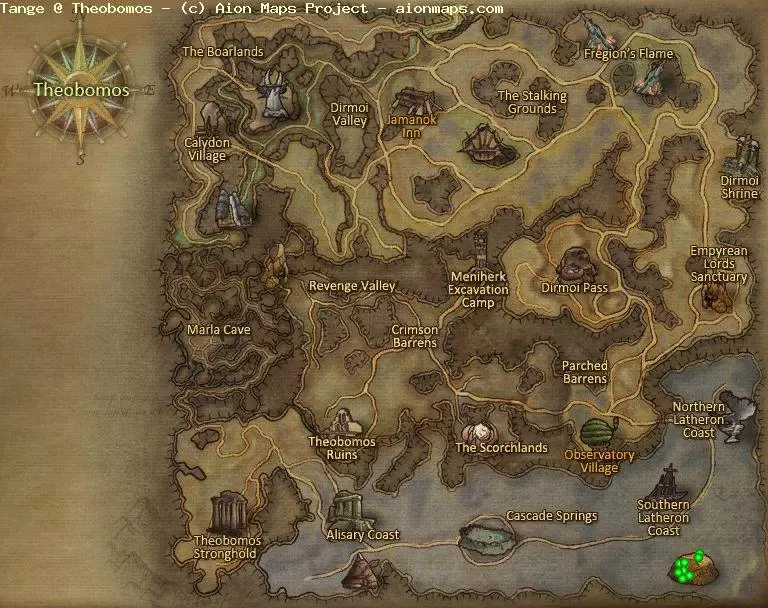Click the Empyrean Lords Sanctuary label
Screen dimensions: 768x608
(x=719, y=264)
